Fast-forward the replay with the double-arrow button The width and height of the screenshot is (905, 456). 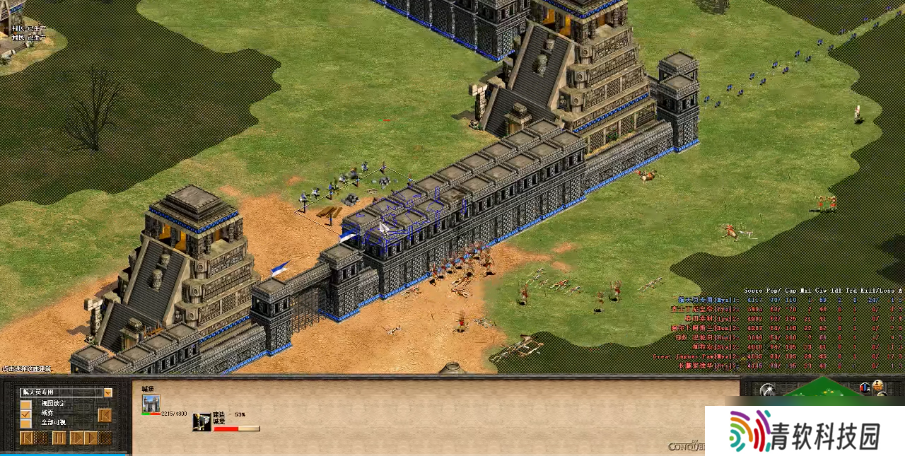coord(91,438)
